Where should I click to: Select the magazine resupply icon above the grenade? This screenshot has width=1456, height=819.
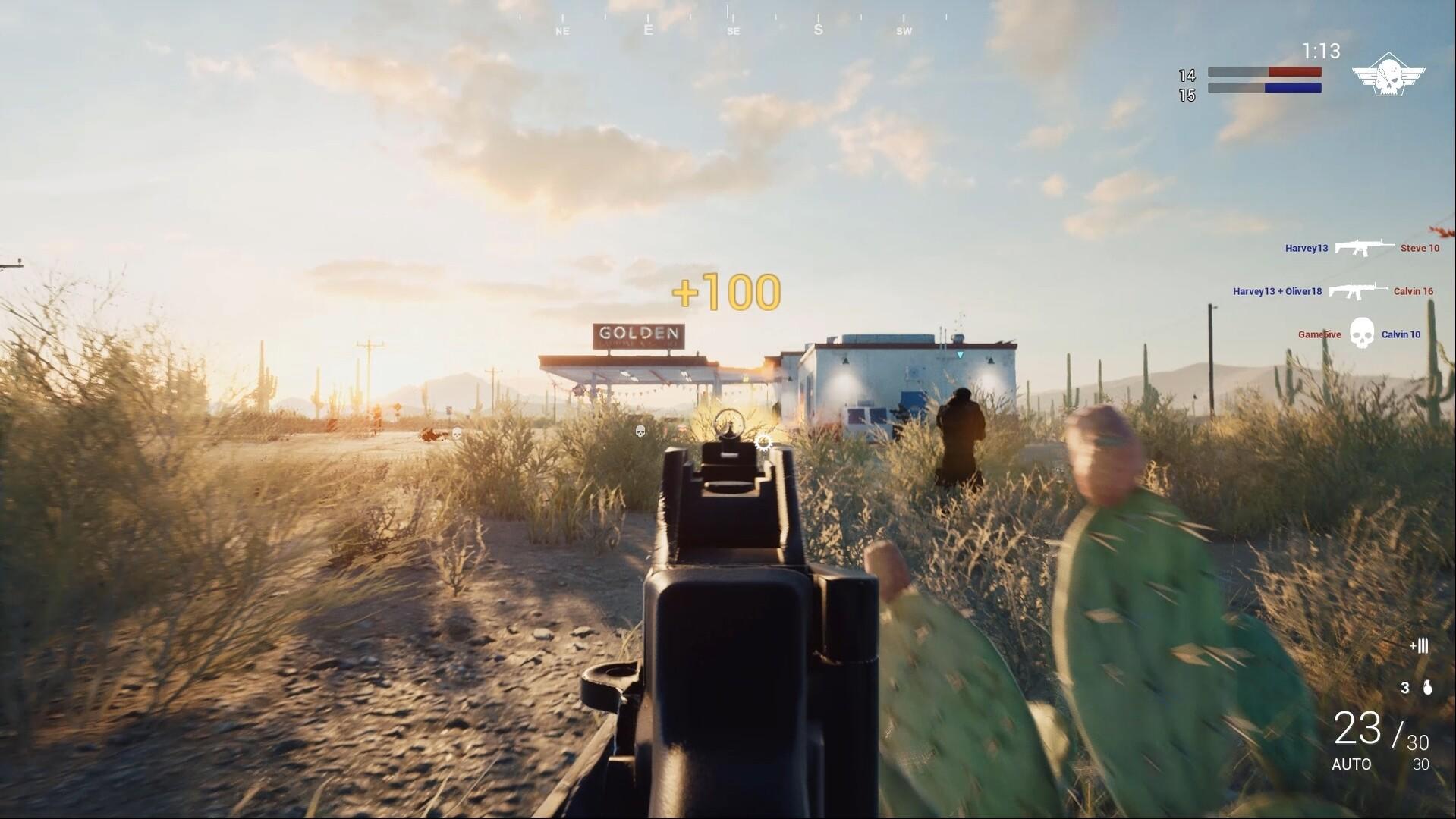tap(1420, 647)
